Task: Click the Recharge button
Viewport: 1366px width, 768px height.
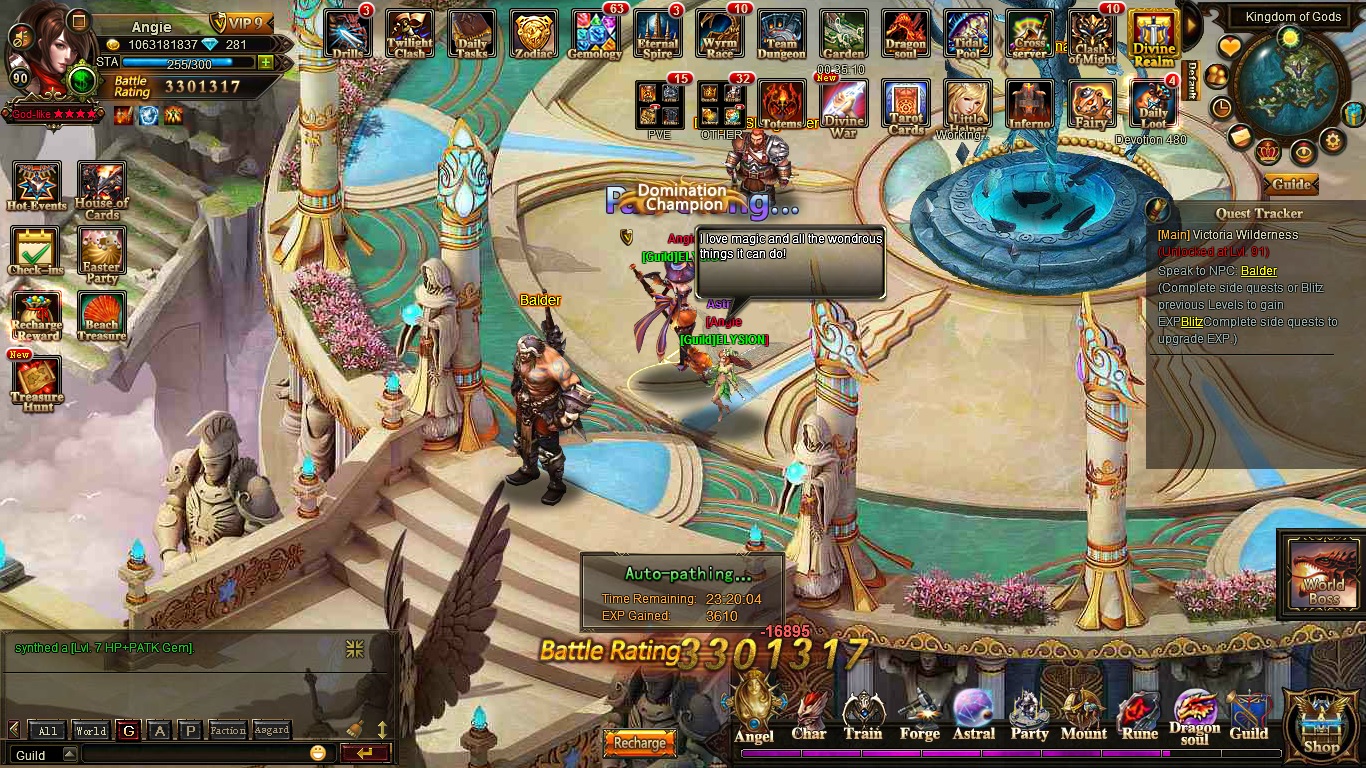Action: click(639, 743)
